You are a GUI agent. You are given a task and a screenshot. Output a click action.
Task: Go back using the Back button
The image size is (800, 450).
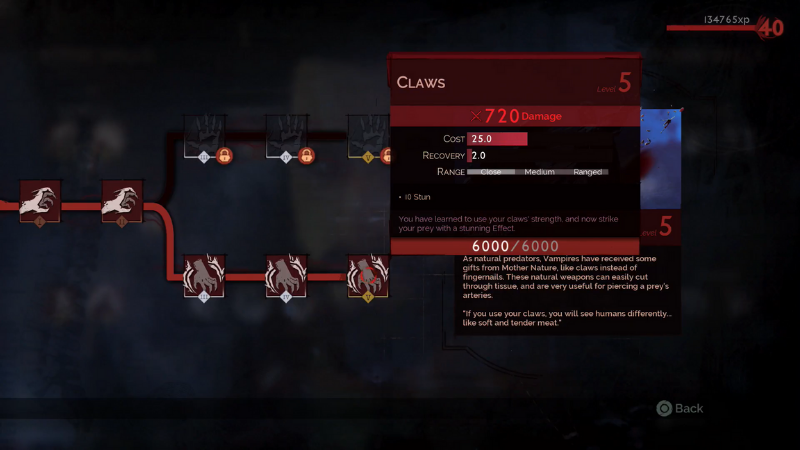[x=680, y=408]
